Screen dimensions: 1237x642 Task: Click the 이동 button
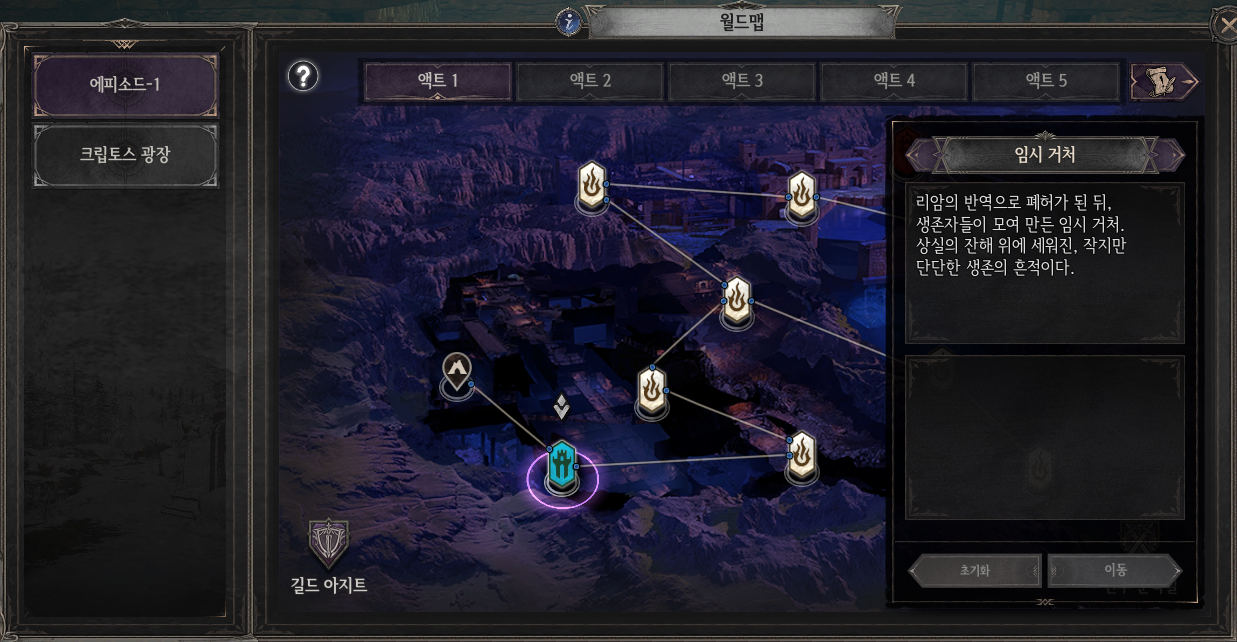(x=1115, y=571)
